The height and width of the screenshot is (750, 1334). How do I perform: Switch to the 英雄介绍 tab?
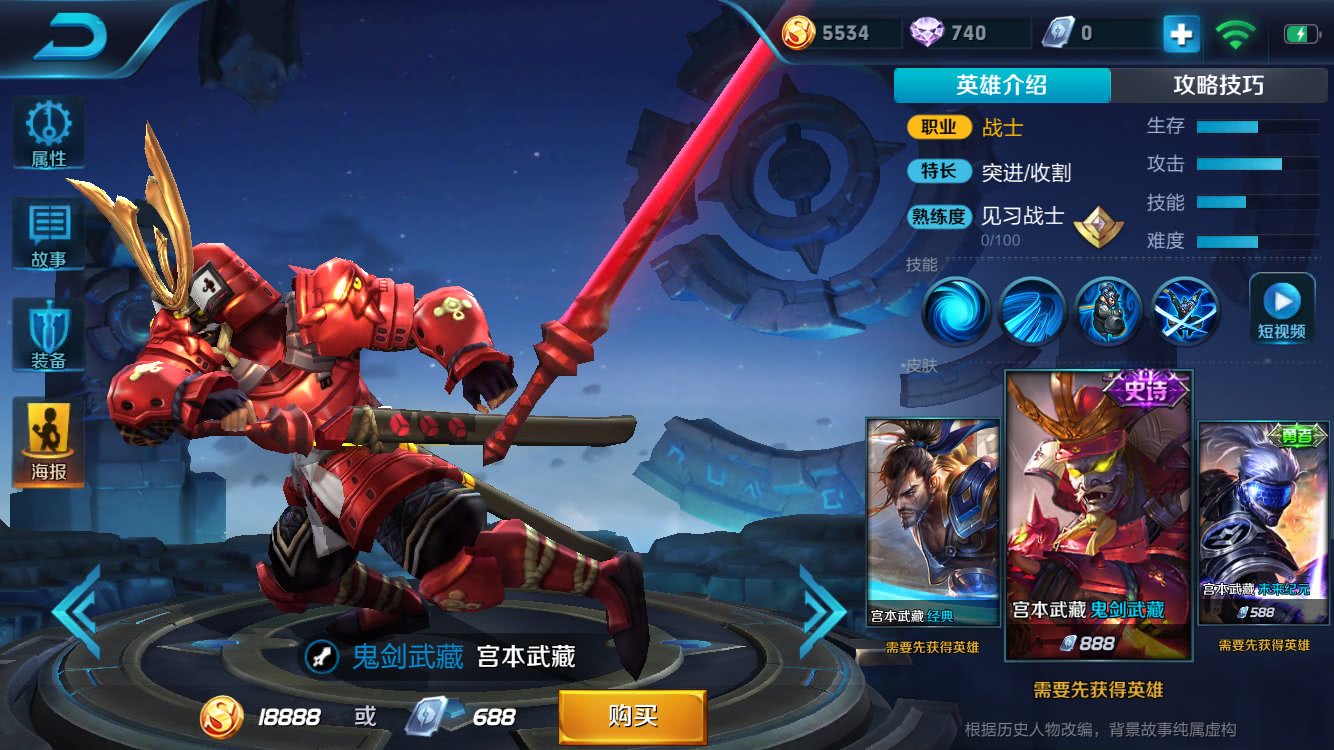[1001, 86]
